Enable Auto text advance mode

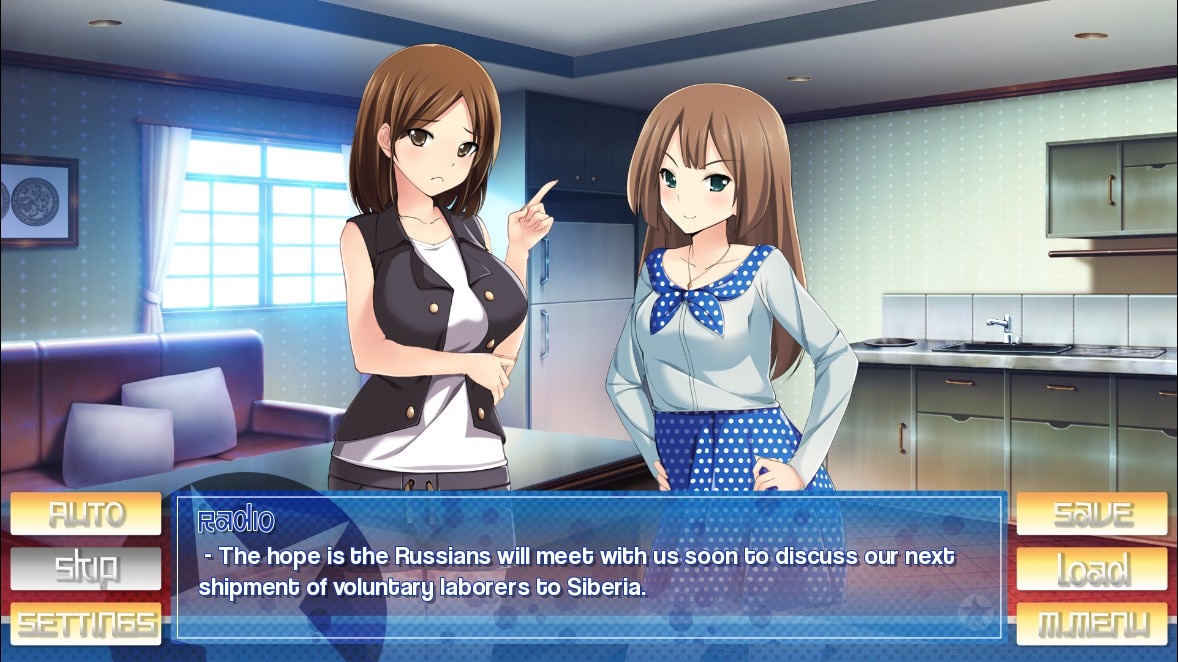click(86, 514)
